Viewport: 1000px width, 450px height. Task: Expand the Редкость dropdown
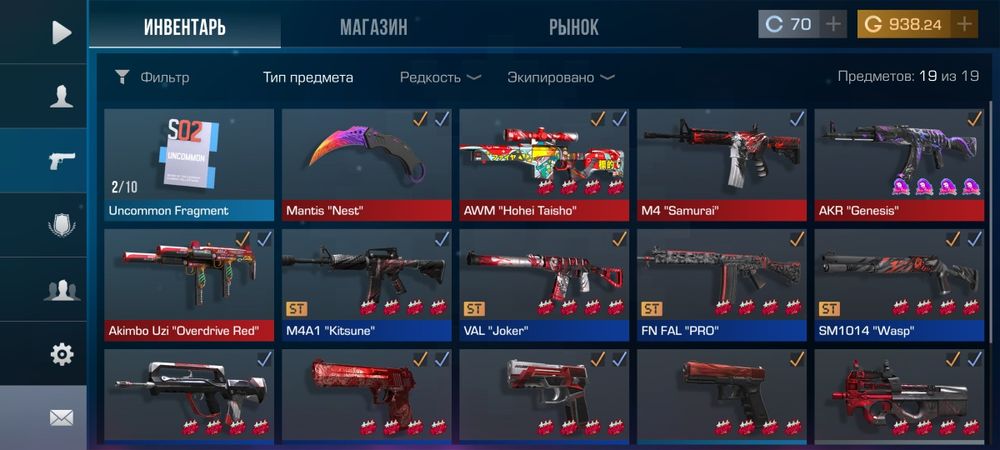(x=440, y=77)
